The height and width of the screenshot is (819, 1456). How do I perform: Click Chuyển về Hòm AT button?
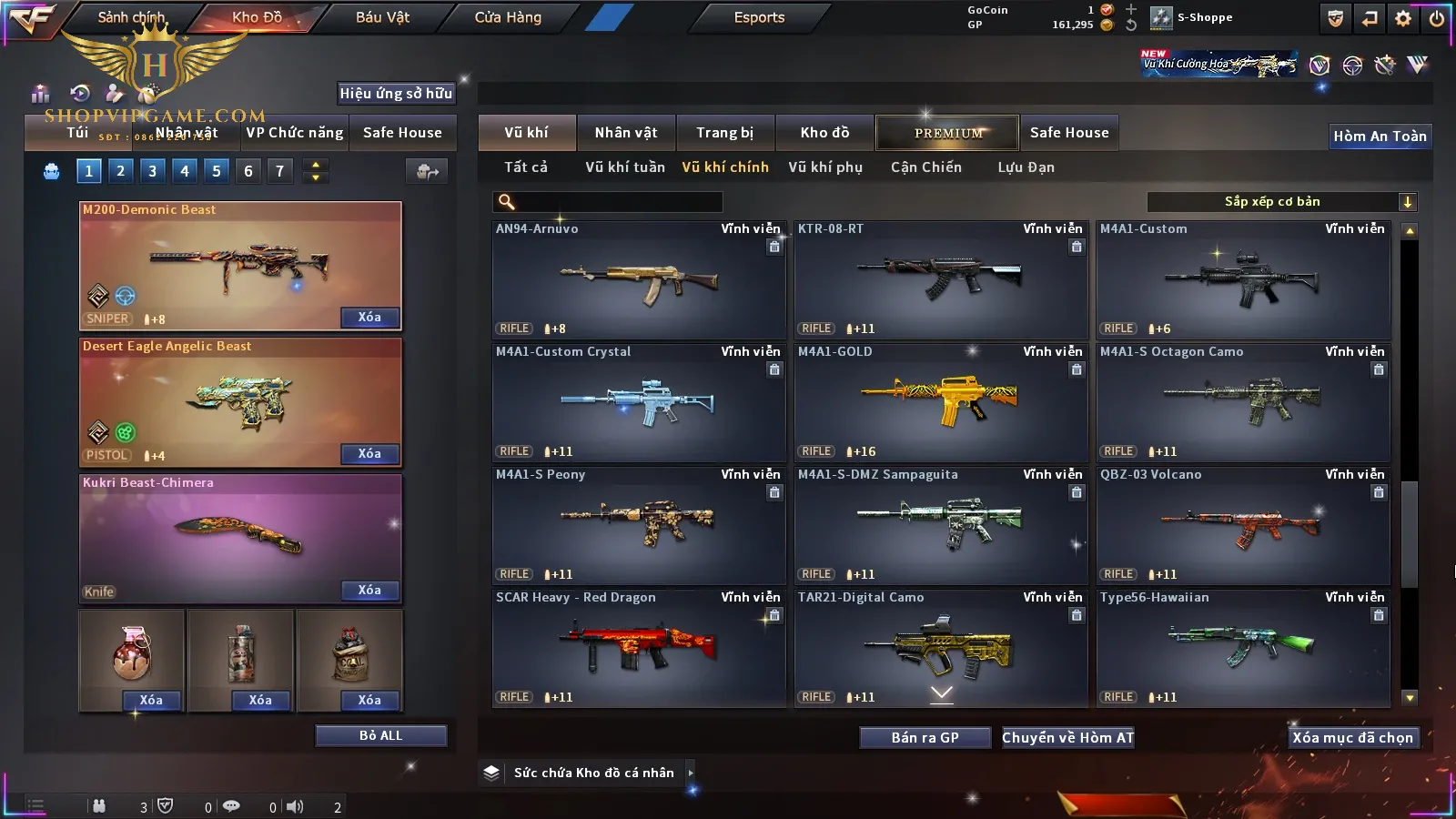(x=1067, y=737)
